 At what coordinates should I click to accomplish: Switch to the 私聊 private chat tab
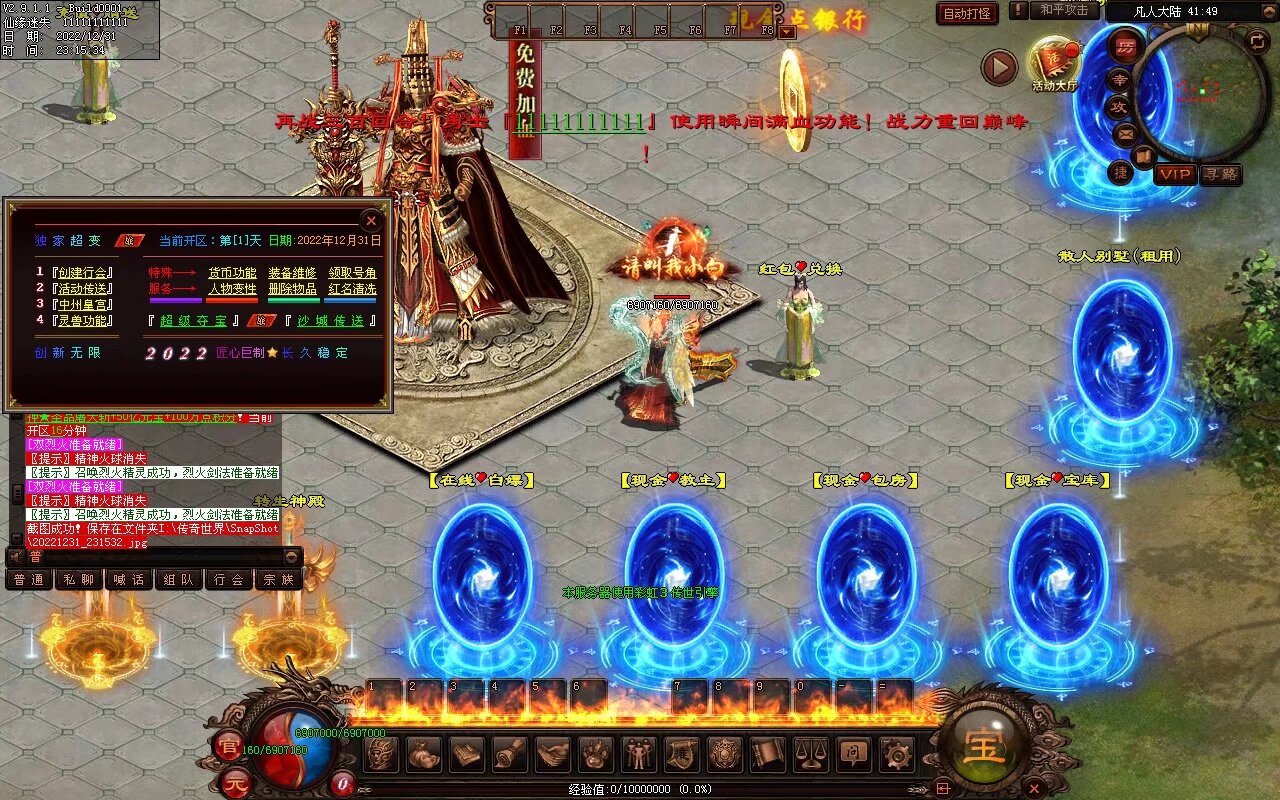(79, 579)
